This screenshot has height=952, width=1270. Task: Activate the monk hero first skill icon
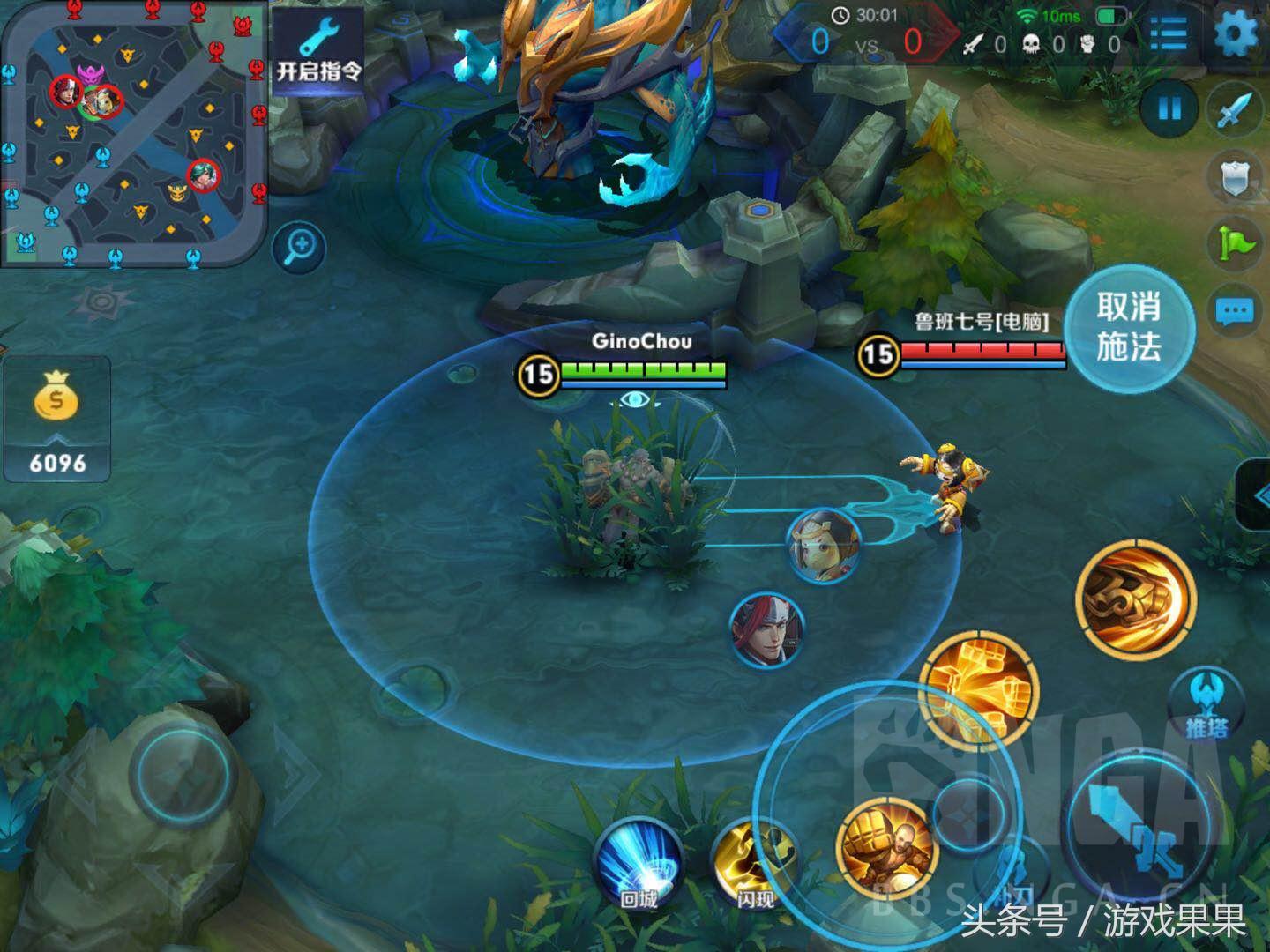pos(886,846)
